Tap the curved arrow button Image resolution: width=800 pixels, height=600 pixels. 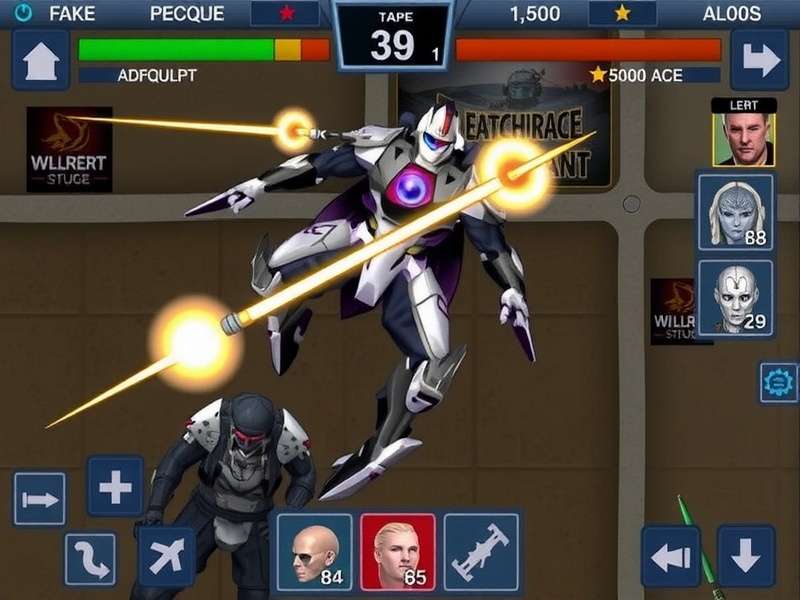point(90,559)
